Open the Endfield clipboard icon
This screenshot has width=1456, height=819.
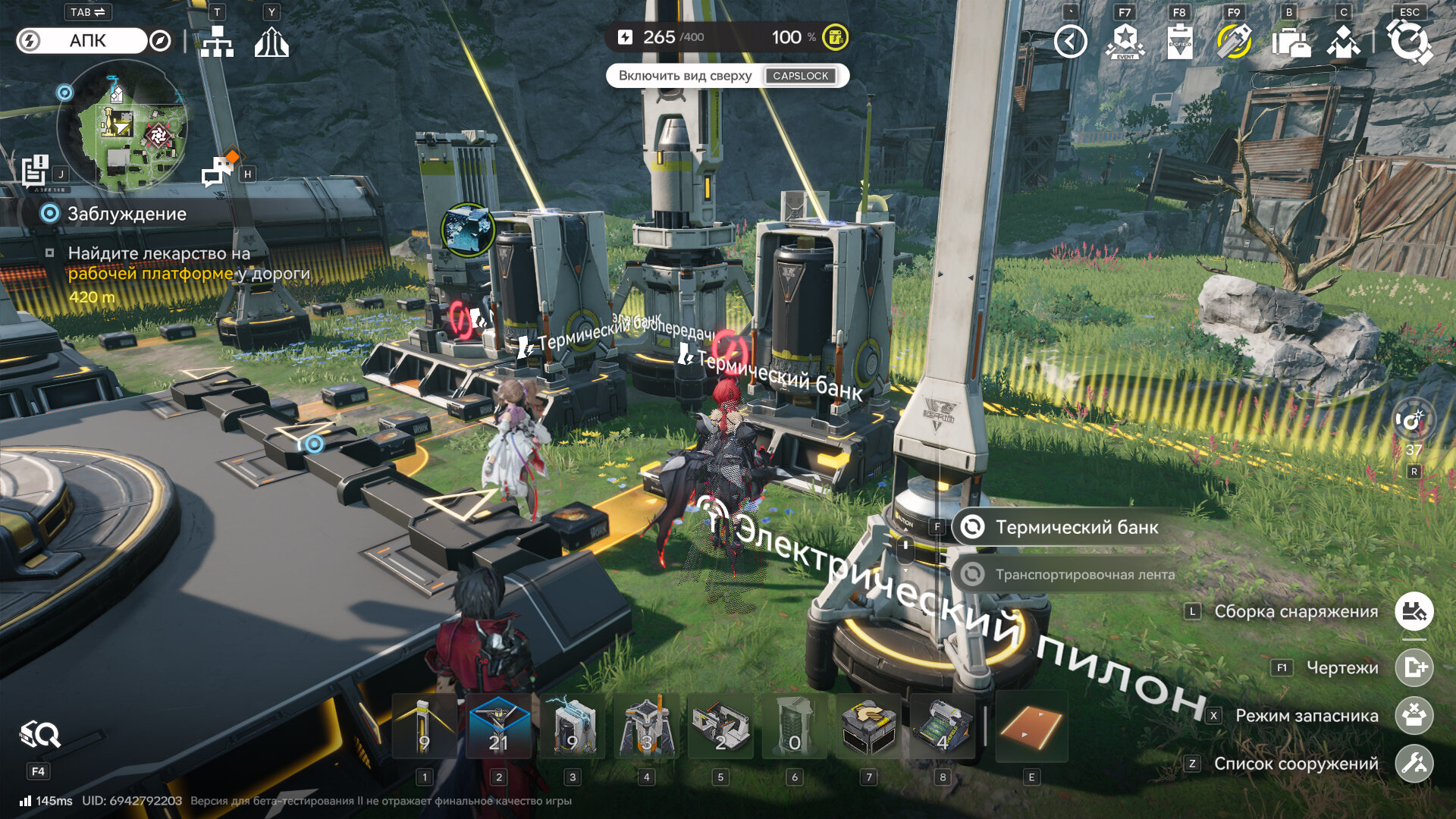click(x=1179, y=42)
